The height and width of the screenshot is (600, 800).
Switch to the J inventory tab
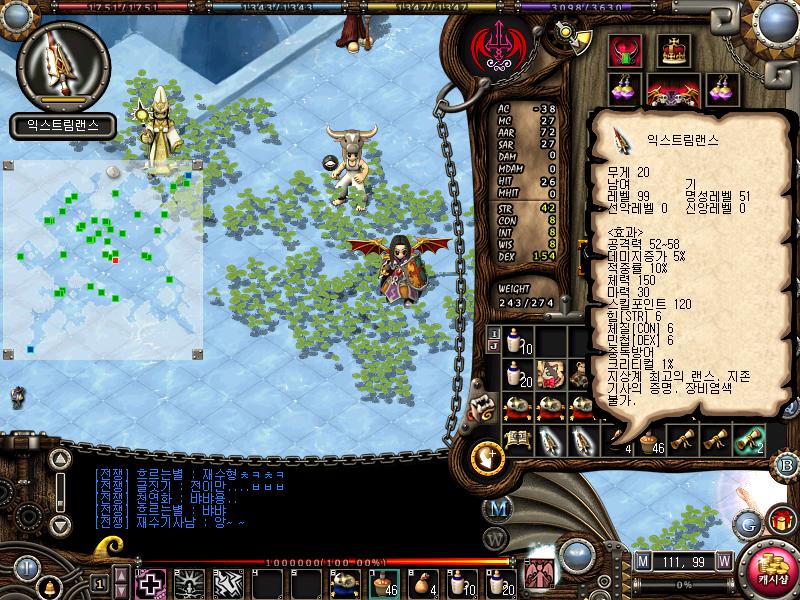click(493, 347)
